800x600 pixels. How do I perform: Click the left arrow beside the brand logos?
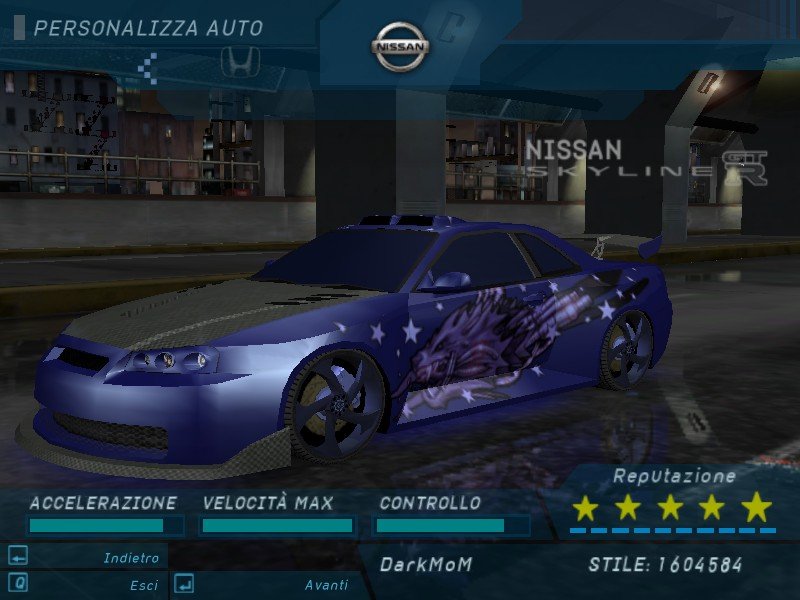click(148, 67)
